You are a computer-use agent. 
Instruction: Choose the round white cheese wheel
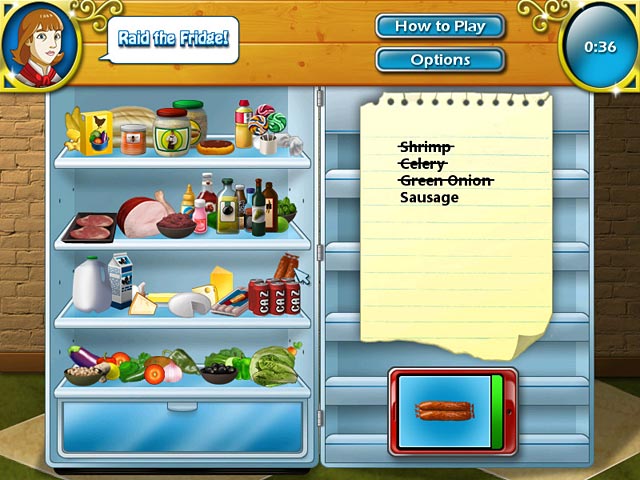pos(187,304)
